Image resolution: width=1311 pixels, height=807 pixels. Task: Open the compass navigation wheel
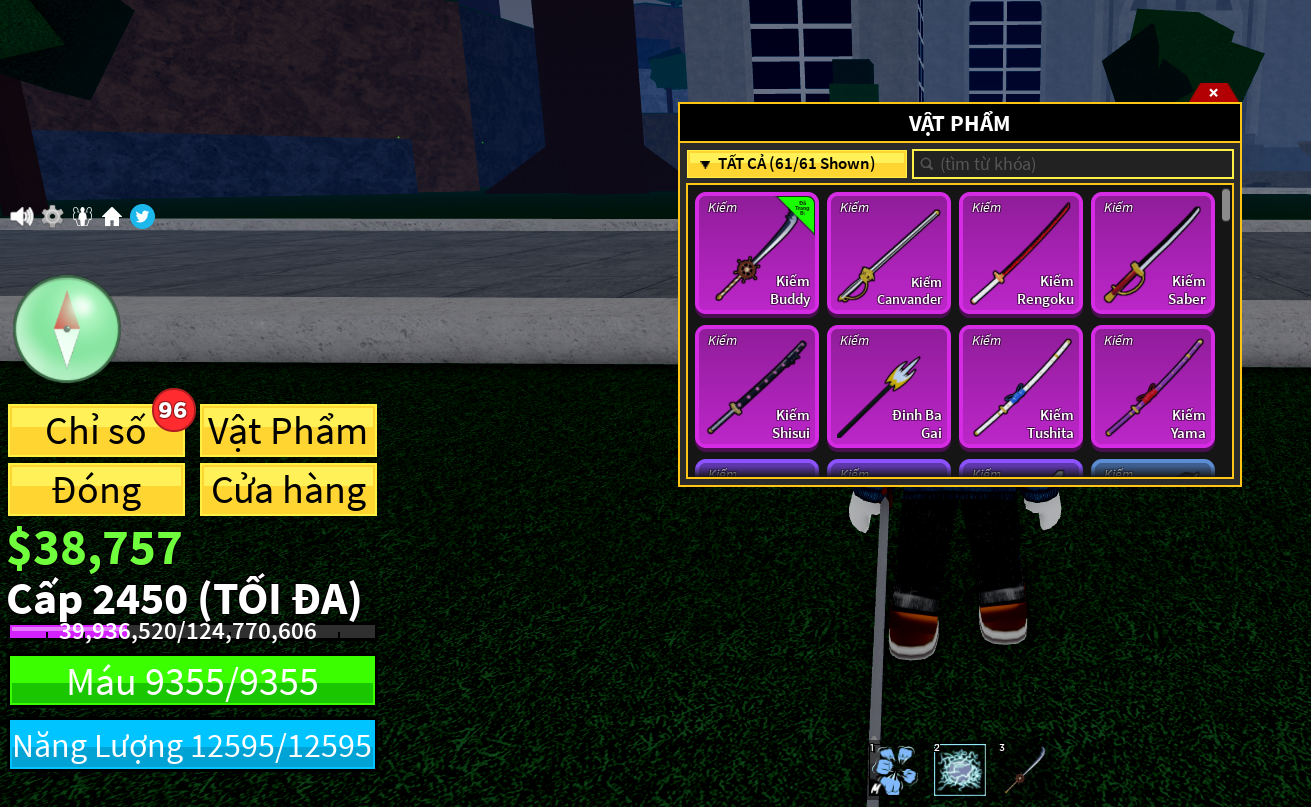[x=67, y=329]
